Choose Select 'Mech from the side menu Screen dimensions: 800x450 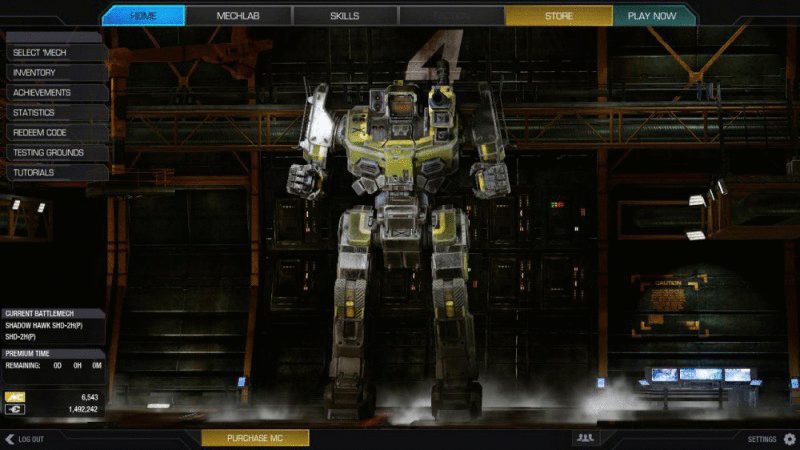(x=54, y=52)
